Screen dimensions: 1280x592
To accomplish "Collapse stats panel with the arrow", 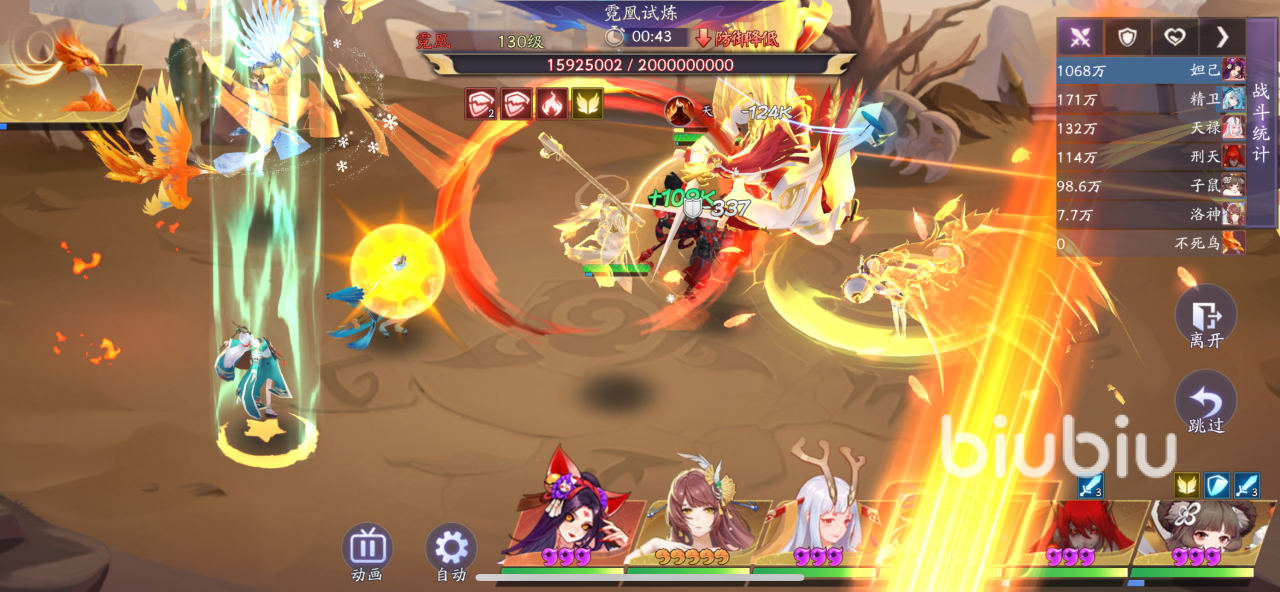I will tap(1222, 38).
